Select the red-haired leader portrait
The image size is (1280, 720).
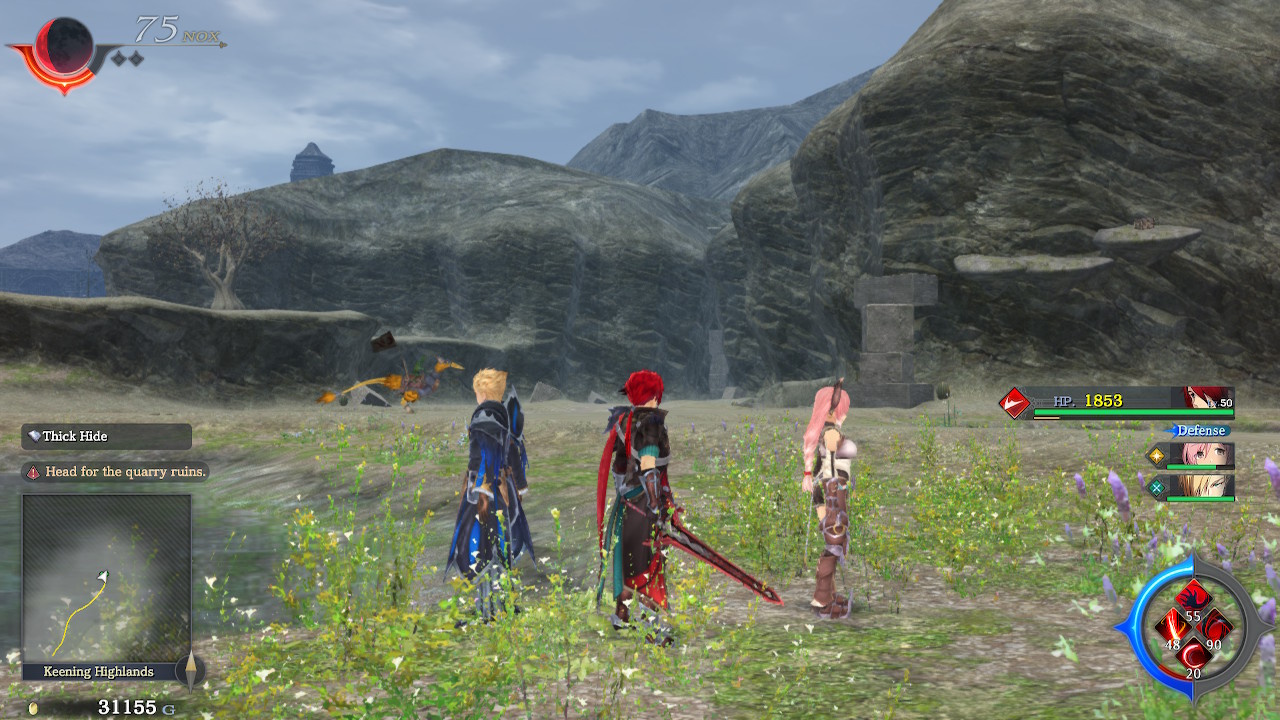coord(1206,399)
